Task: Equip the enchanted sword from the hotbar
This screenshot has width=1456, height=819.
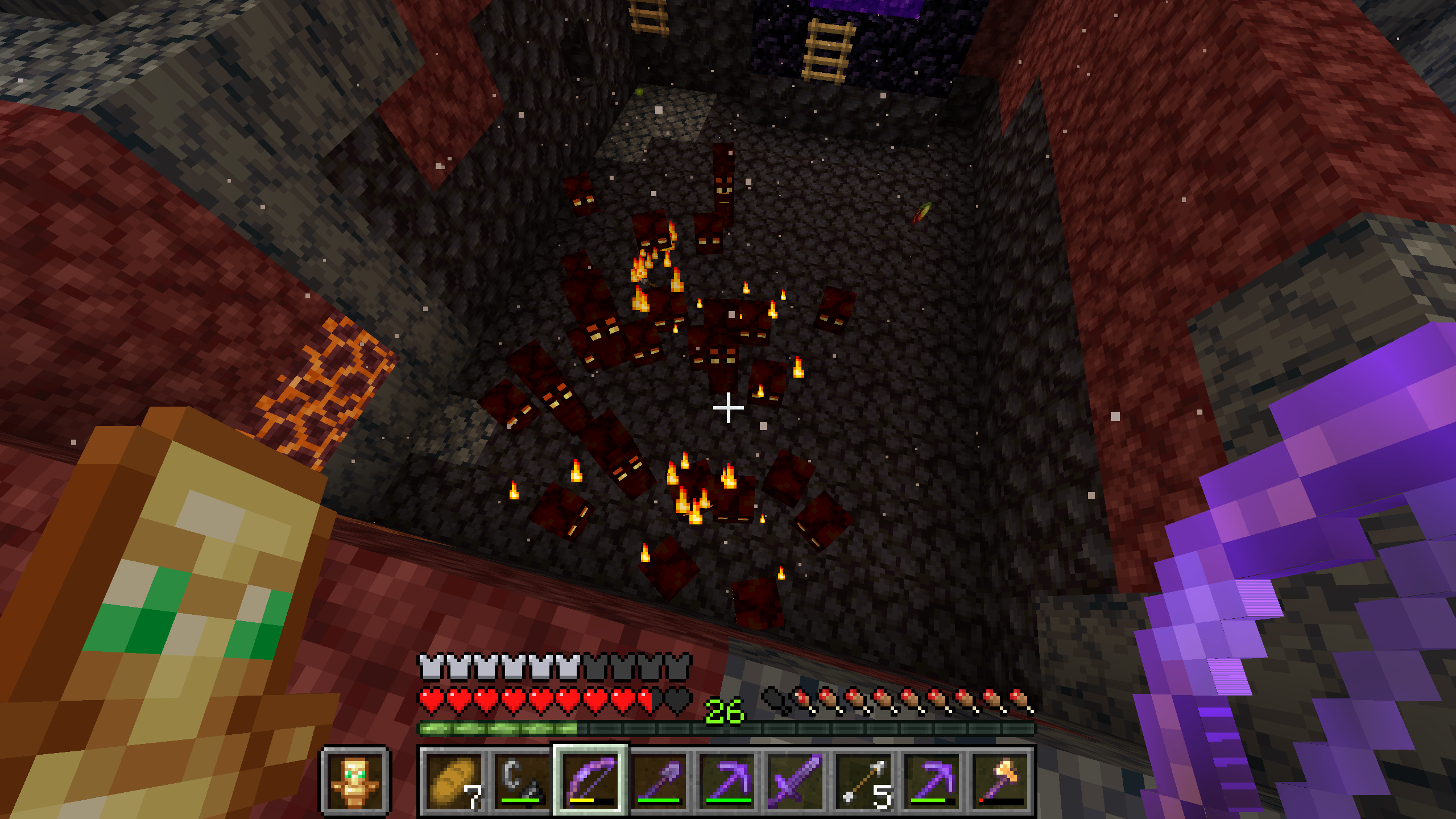Action: (795, 780)
